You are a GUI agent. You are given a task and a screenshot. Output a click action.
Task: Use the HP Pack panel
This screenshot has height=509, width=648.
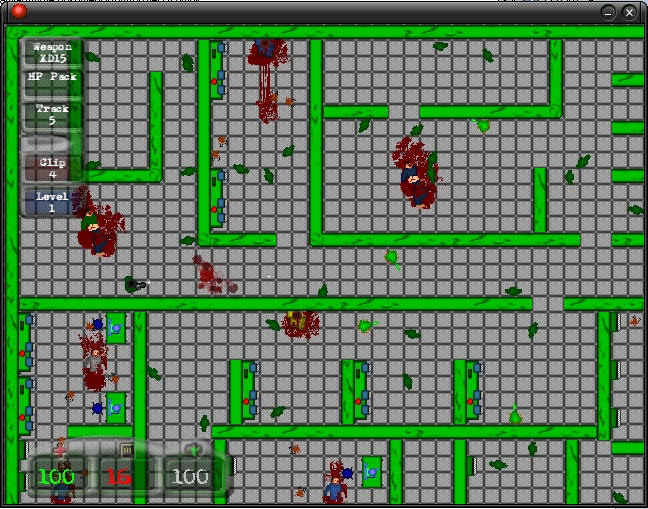(53, 82)
